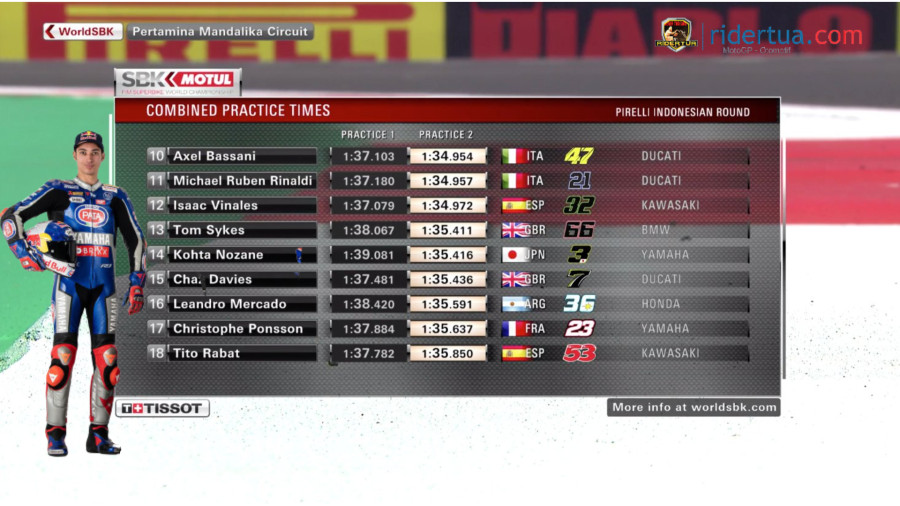Click the ridertua.com watermark
The image size is (900, 506).
785,36
